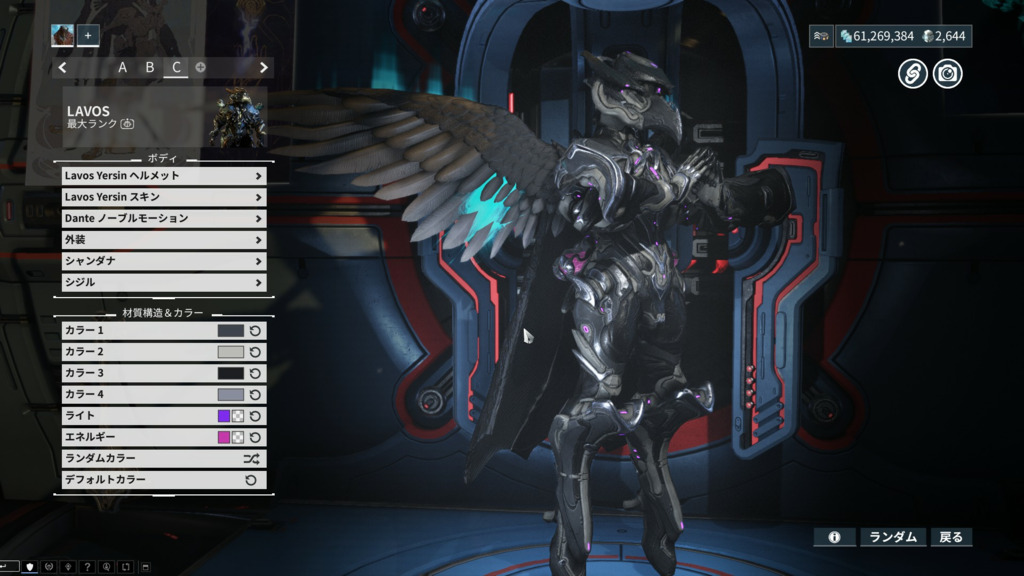Open the シャンダナ syandana menu
Image resolution: width=1024 pixels, height=576 pixels.
click(163, 261)
